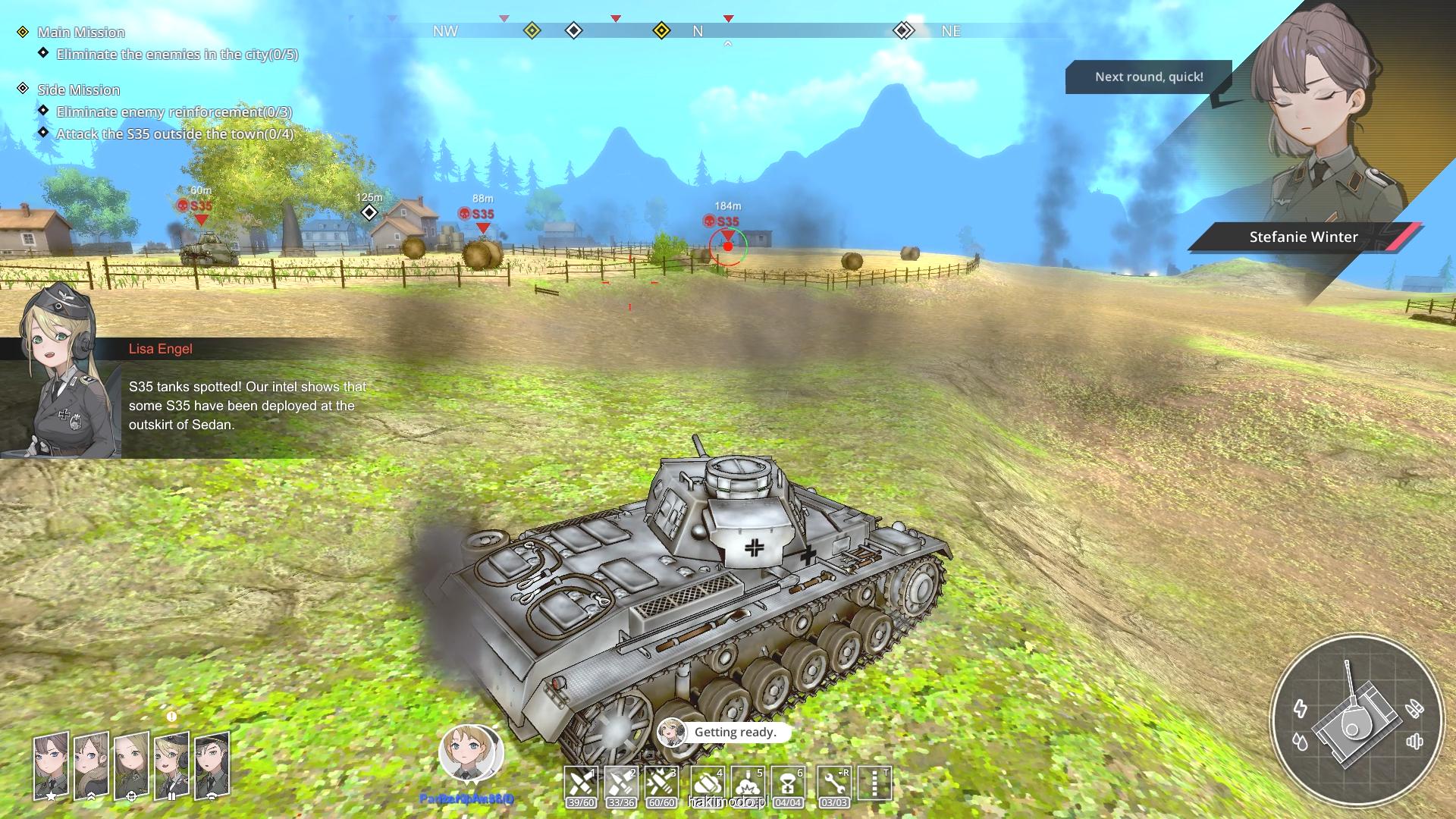Click the lightning bolt status icon

pos(1301,709)
